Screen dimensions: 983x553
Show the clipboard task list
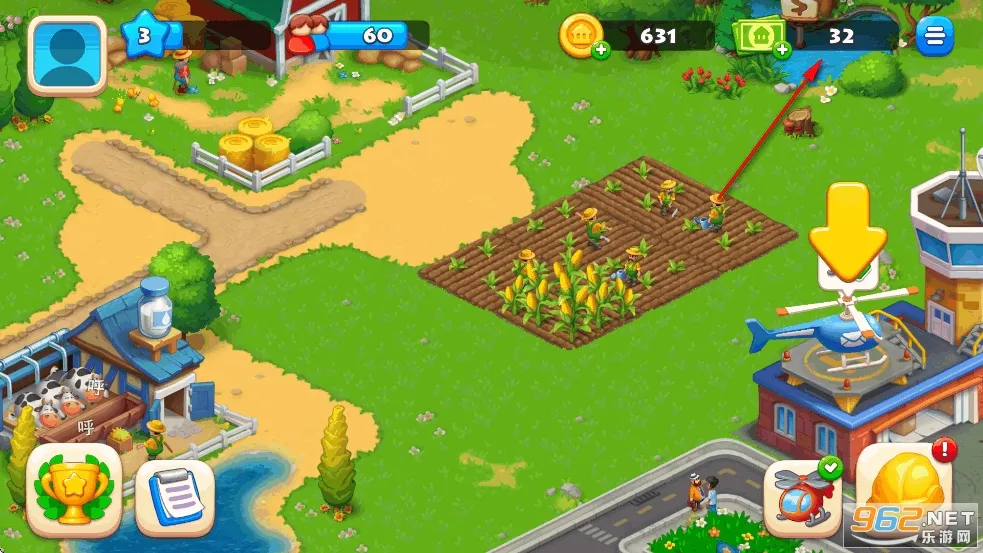[174, 497]
